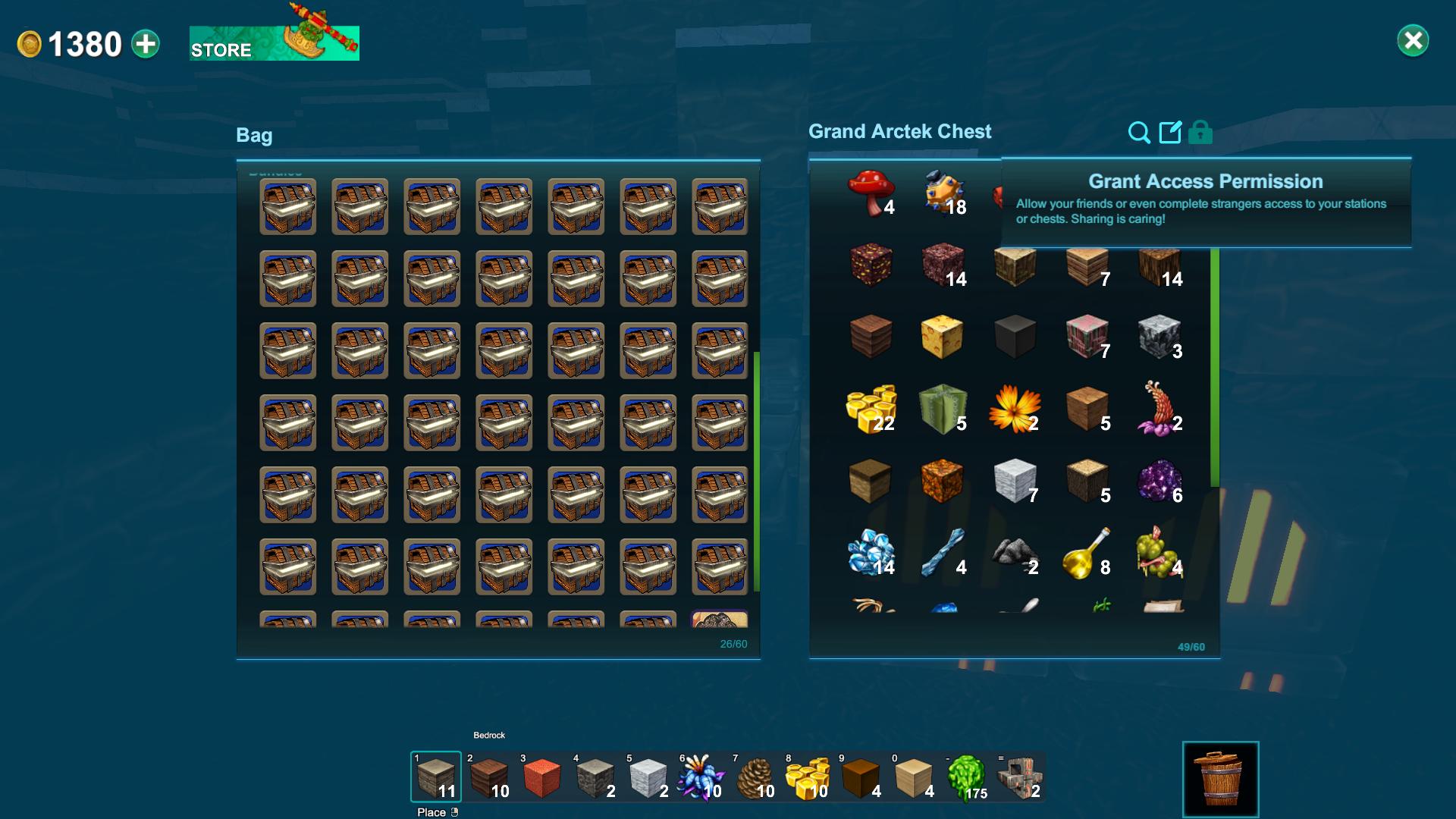Select the spiky creature stack of 18
The height and width of the screenshot is (819, 1456).
pos(943,190)
